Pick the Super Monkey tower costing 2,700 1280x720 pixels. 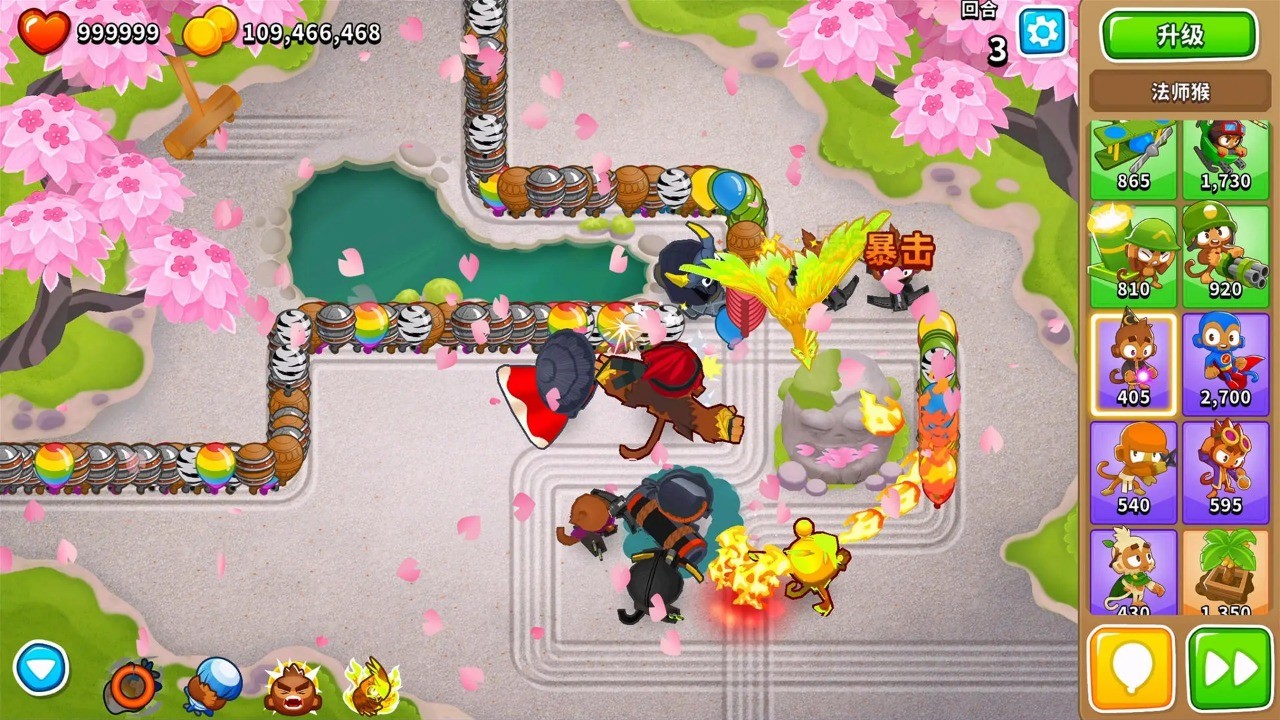pos(1226,365)
